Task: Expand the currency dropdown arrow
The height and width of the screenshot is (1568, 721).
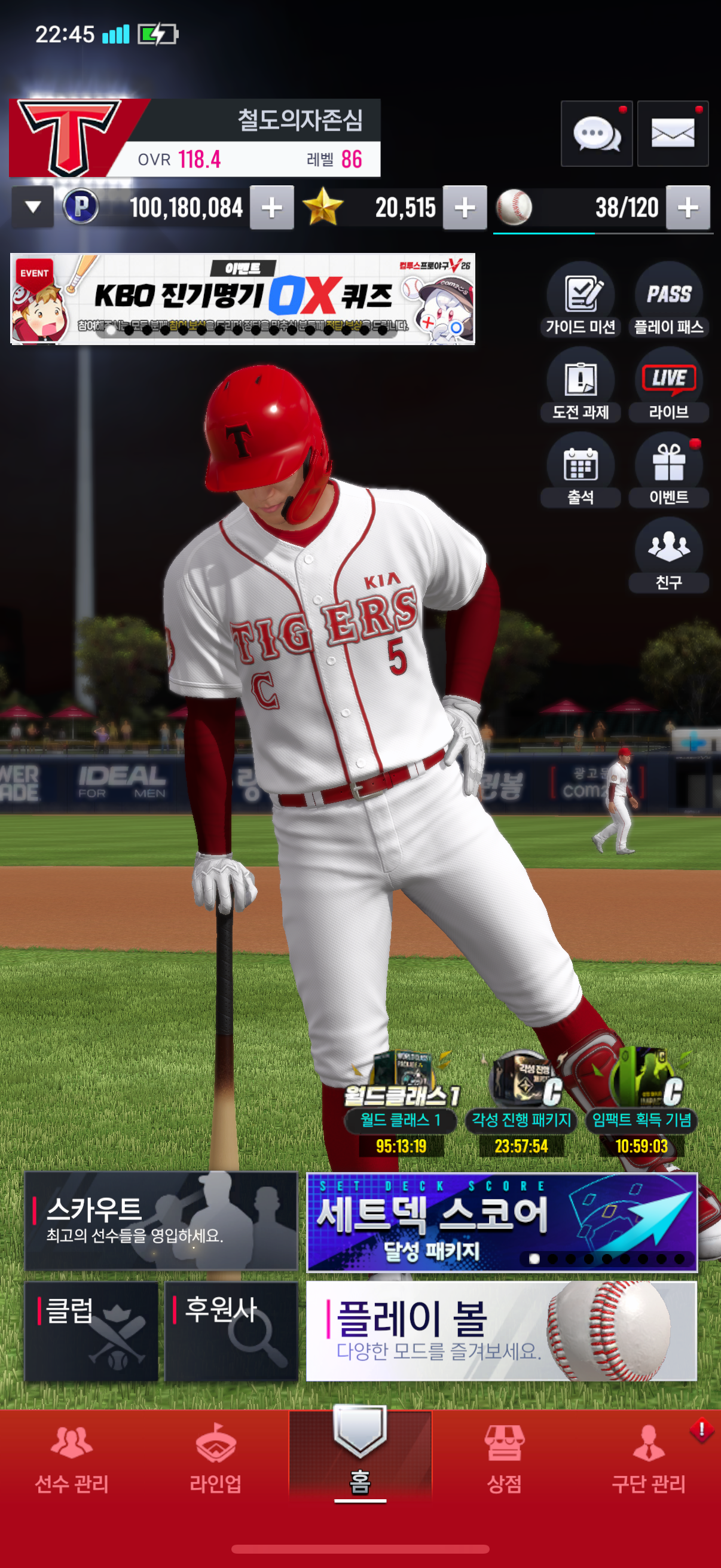Action: point(33,207)
